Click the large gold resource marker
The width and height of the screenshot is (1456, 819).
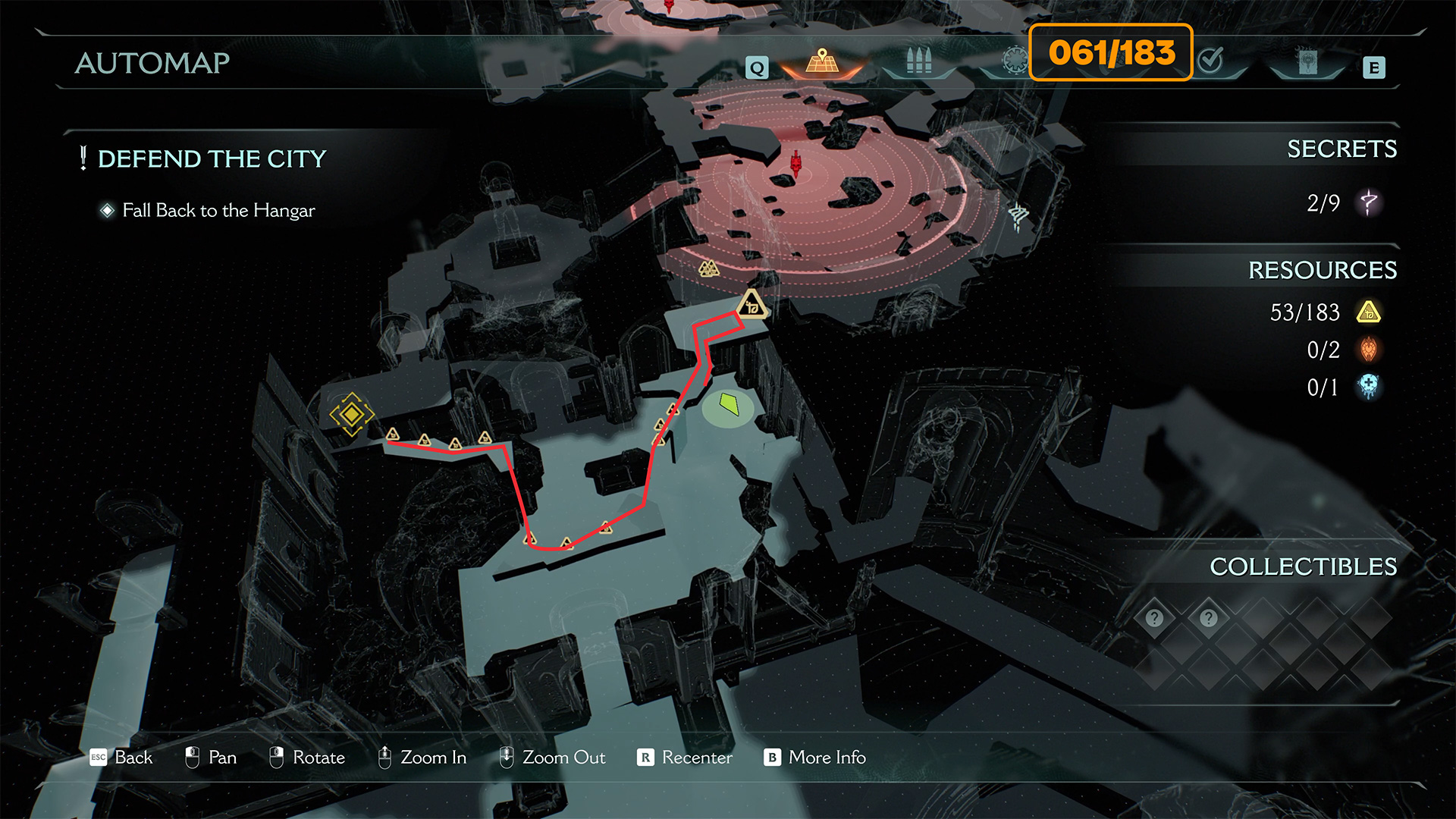pyautogui.click(x=752, y=305)
